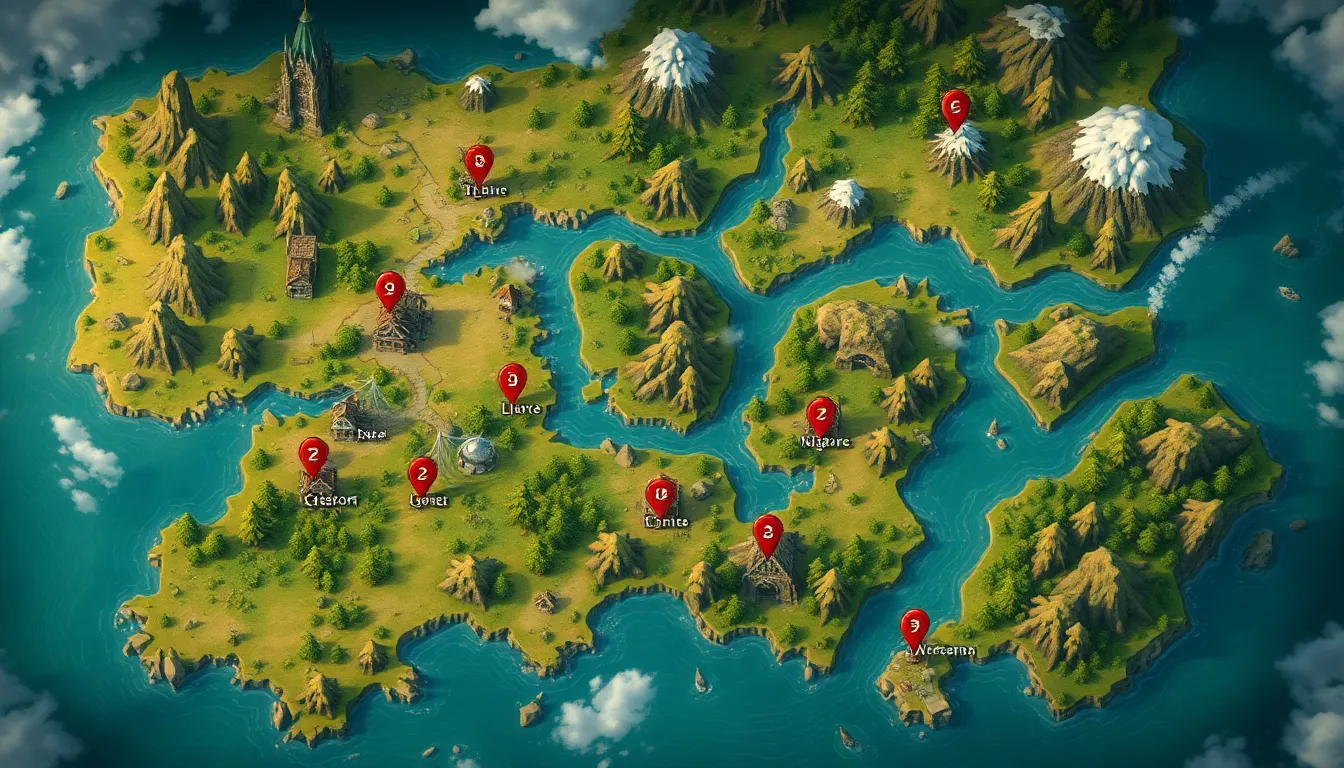
Task: Choose the Nigare marker on the central island
Action: coord(821,414)
